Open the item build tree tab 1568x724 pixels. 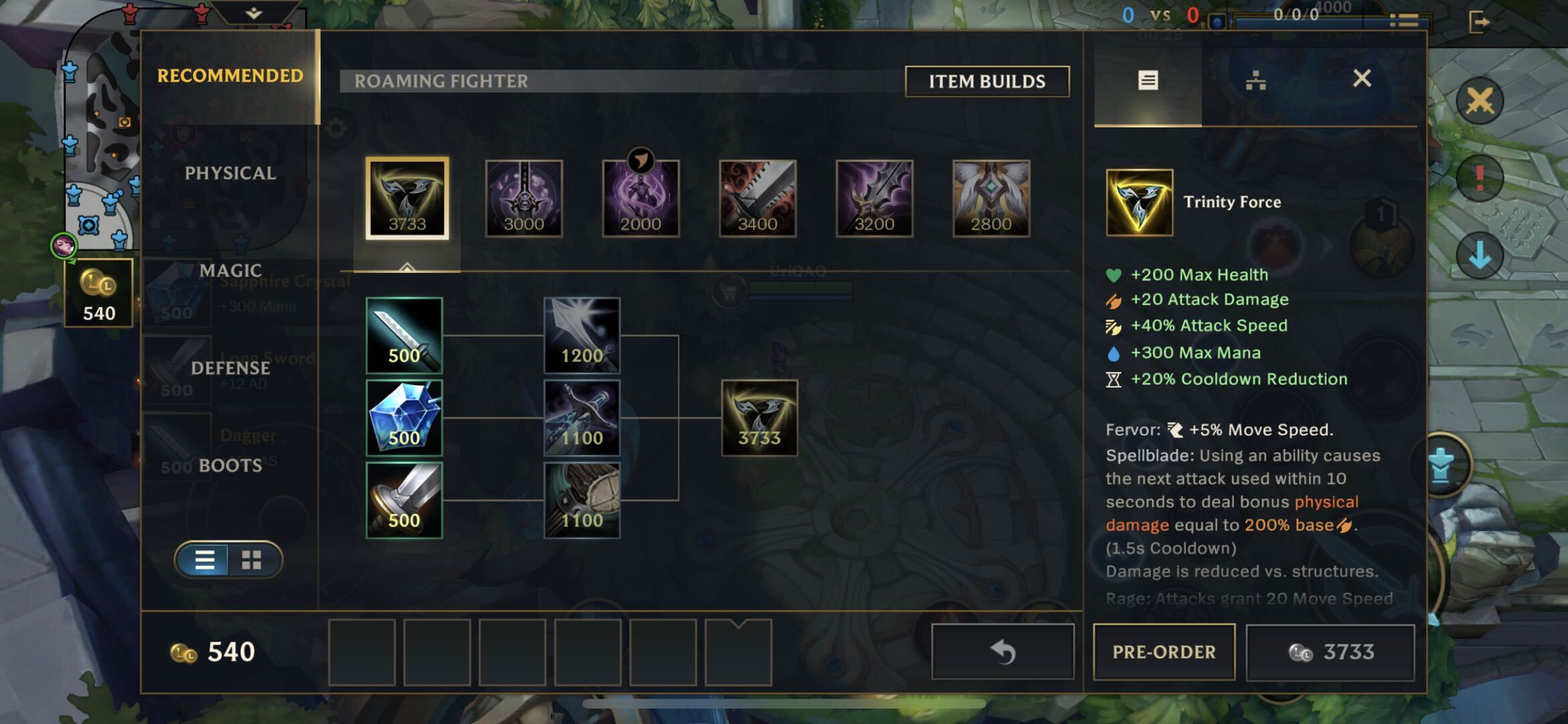pyautogui.click(x=1255, y=80)
